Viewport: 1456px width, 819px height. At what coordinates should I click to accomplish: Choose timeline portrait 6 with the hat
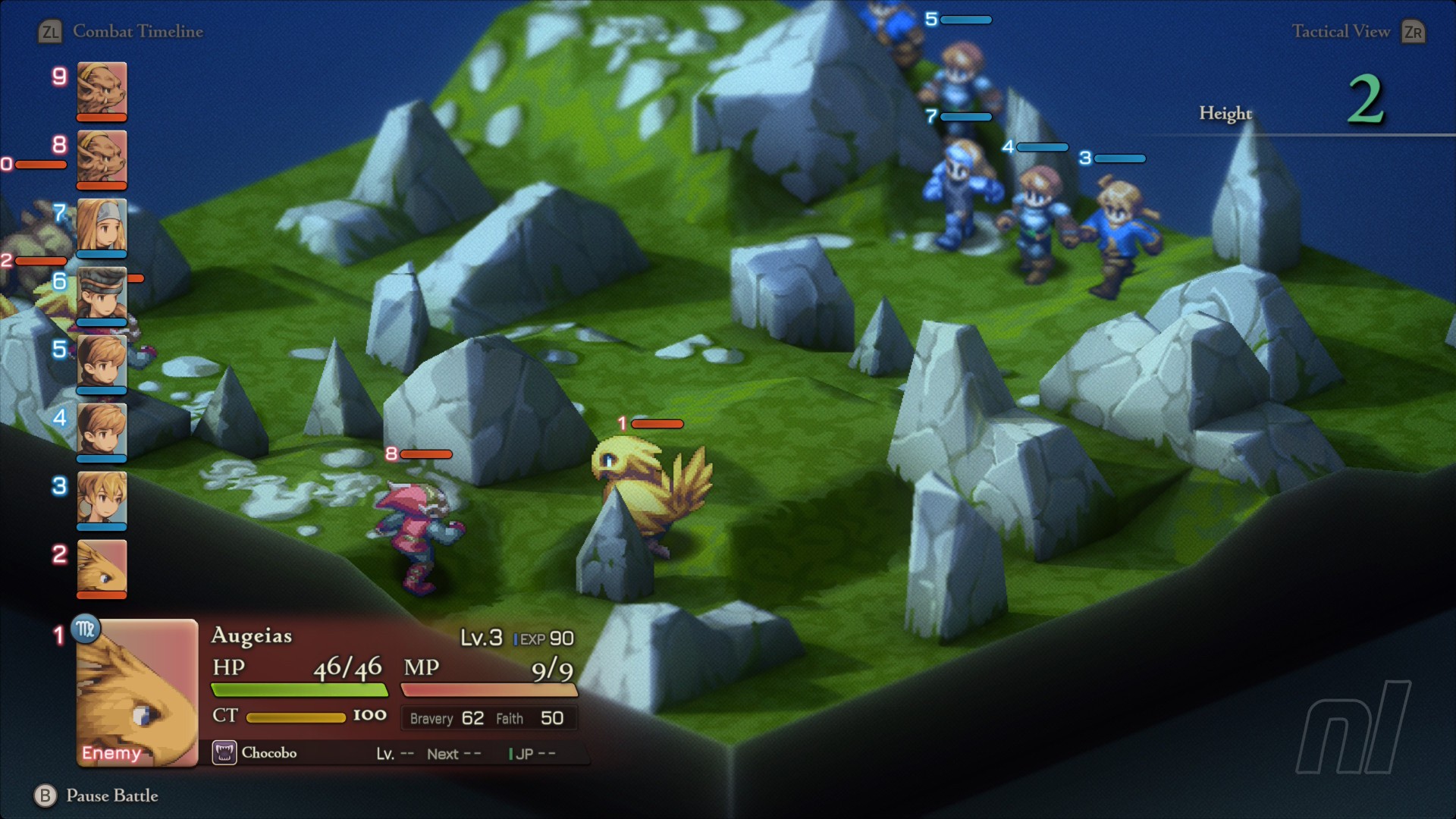pyautogui.click(x=102, y=294)
